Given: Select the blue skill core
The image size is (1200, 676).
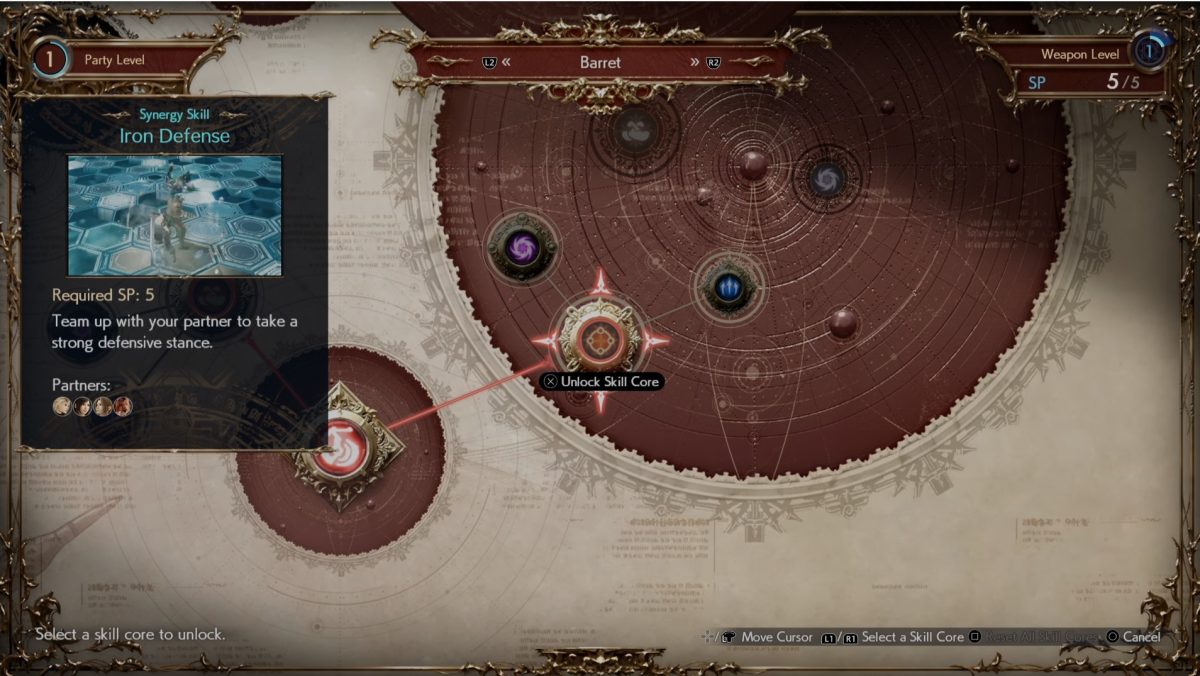Looking at the screenshot, I should 729,289.
